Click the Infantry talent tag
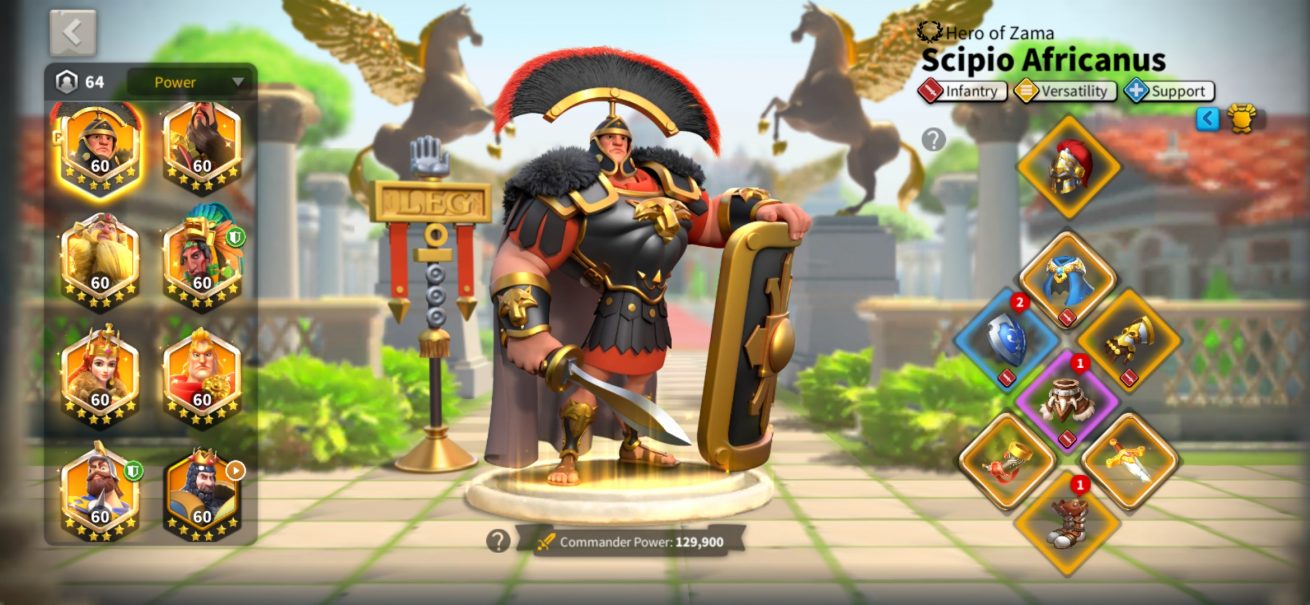The image size is (1310, 605). pyautogui.click(x=963, y=91)
